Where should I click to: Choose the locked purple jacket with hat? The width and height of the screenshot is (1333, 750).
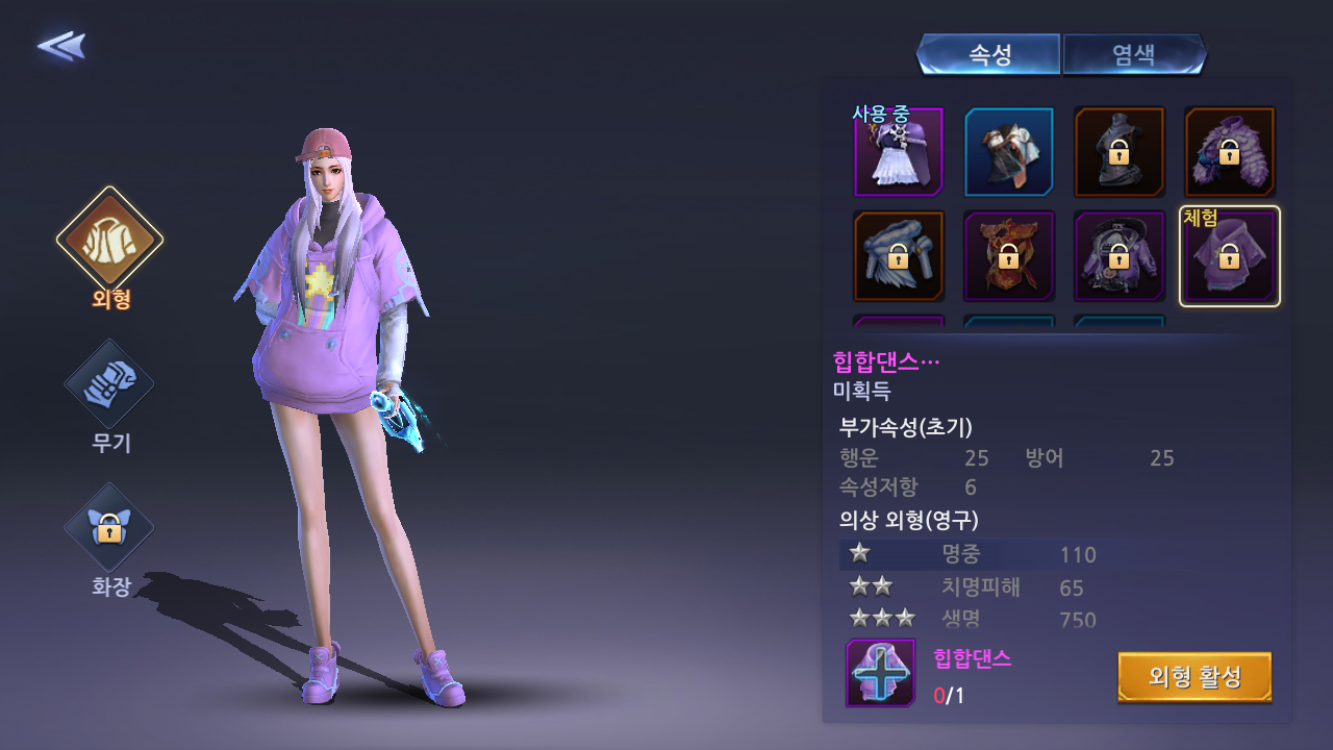[x=1119, y=256]
